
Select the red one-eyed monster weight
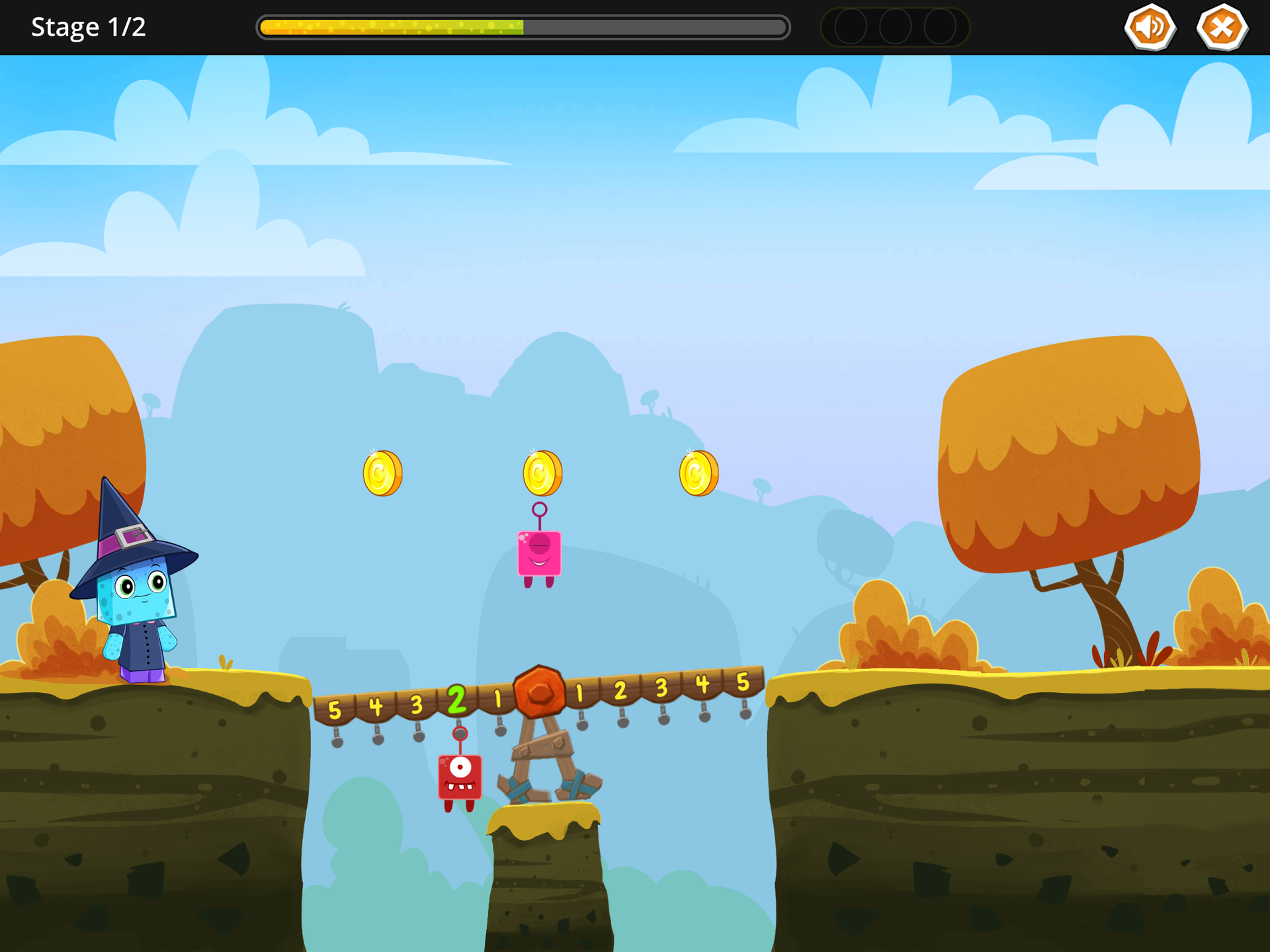pos(460,776)
